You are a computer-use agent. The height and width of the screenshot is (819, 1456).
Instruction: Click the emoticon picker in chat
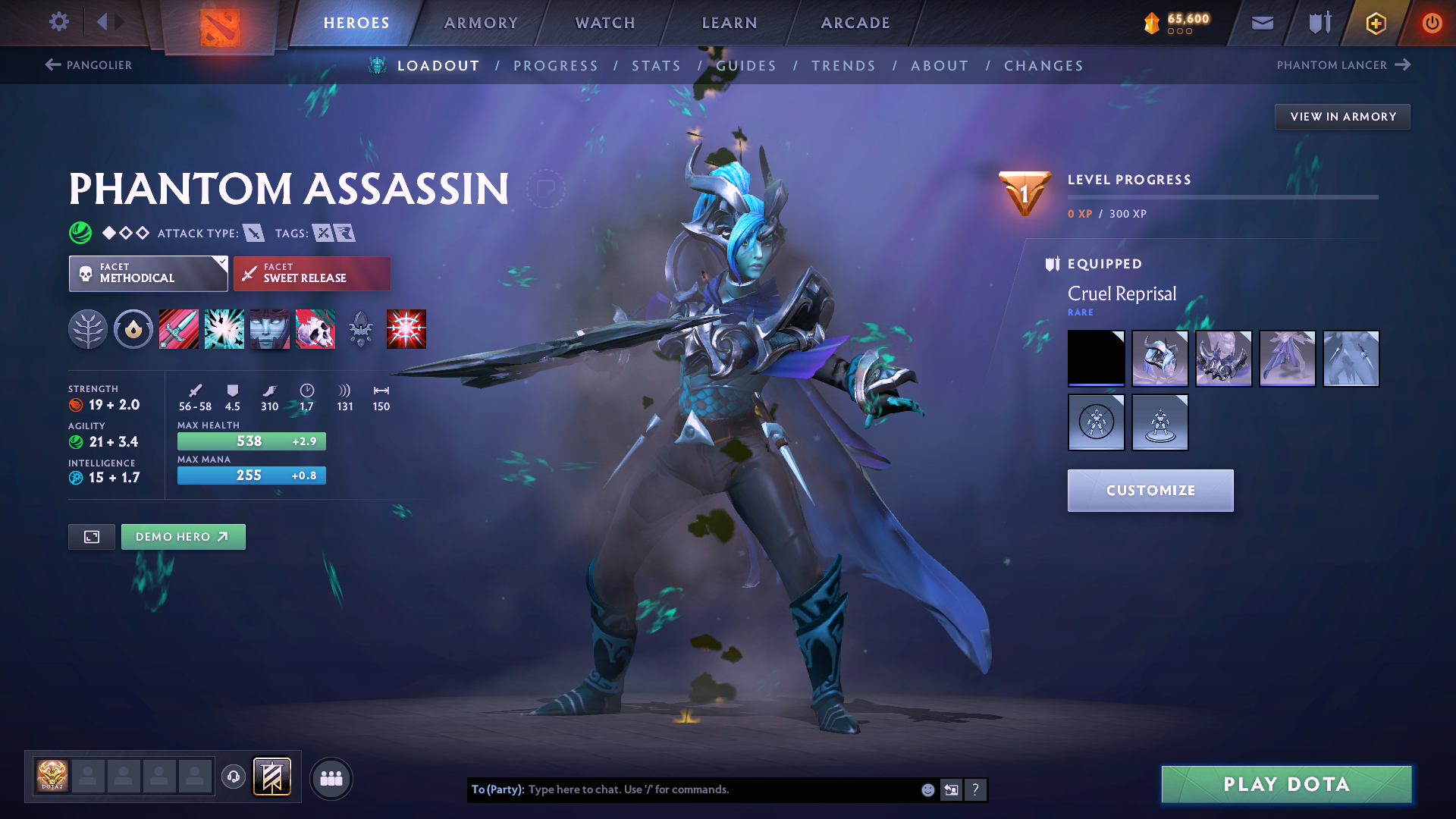(927, 789)
